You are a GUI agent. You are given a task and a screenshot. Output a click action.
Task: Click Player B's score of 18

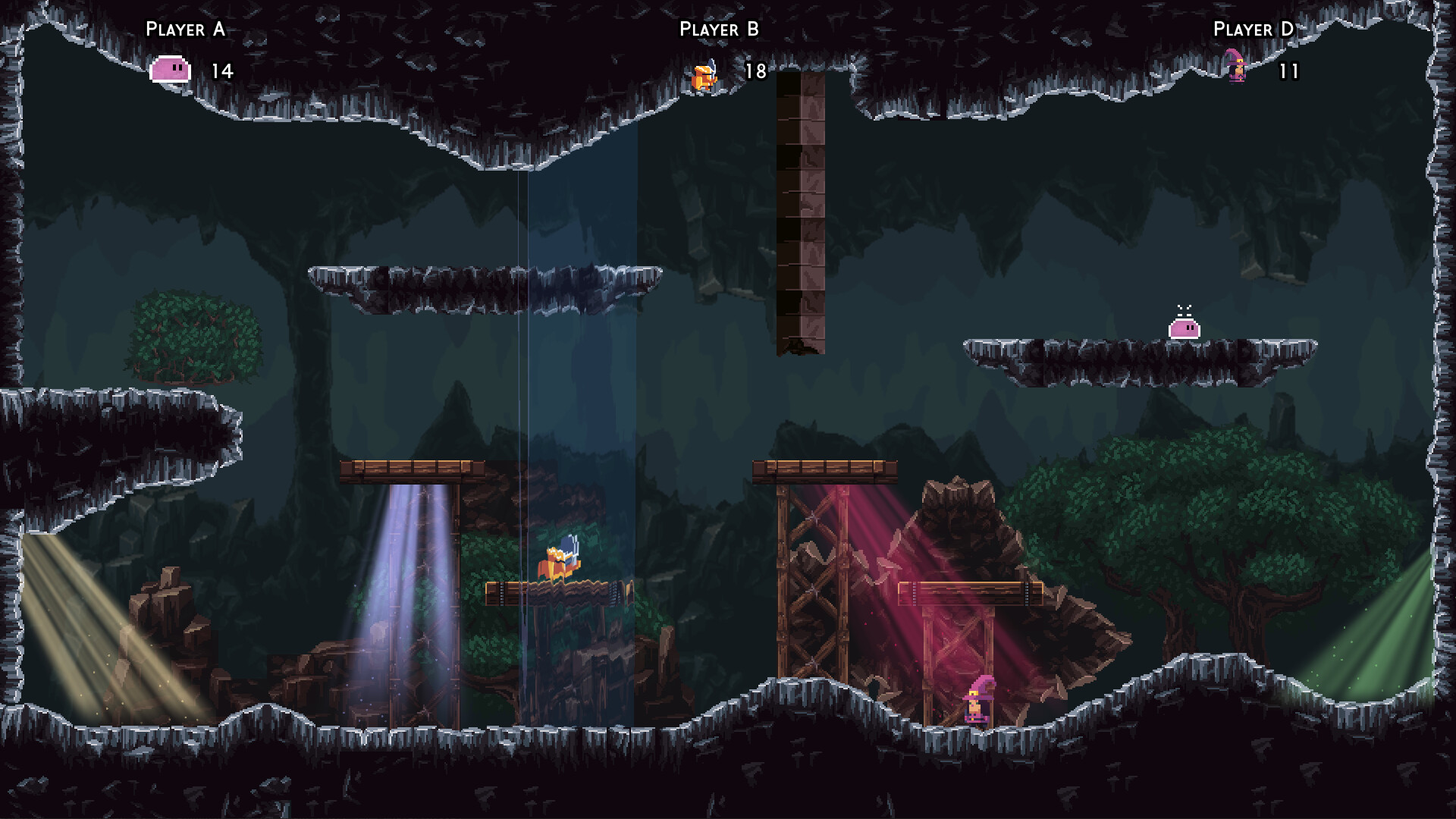(755, 72)
